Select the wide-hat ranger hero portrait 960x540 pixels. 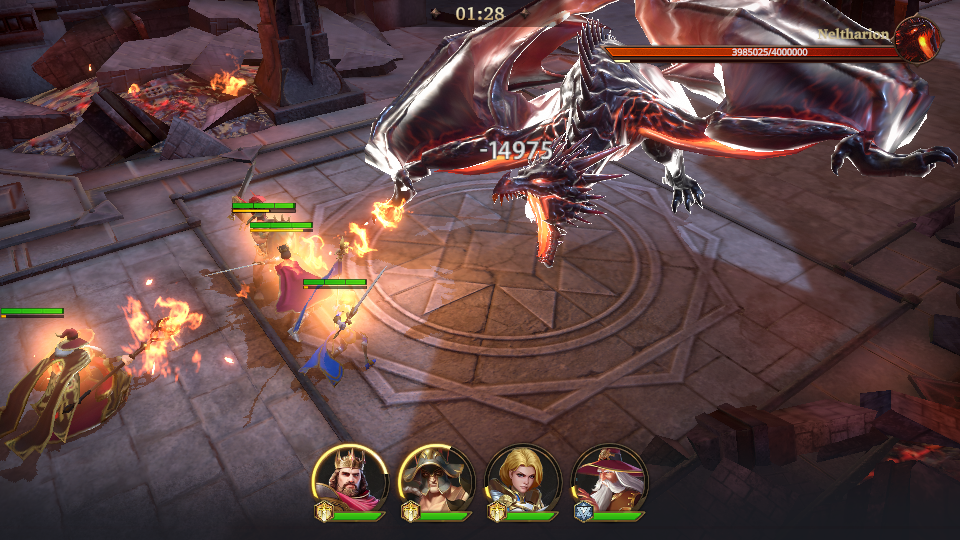[x=436, y=478]
